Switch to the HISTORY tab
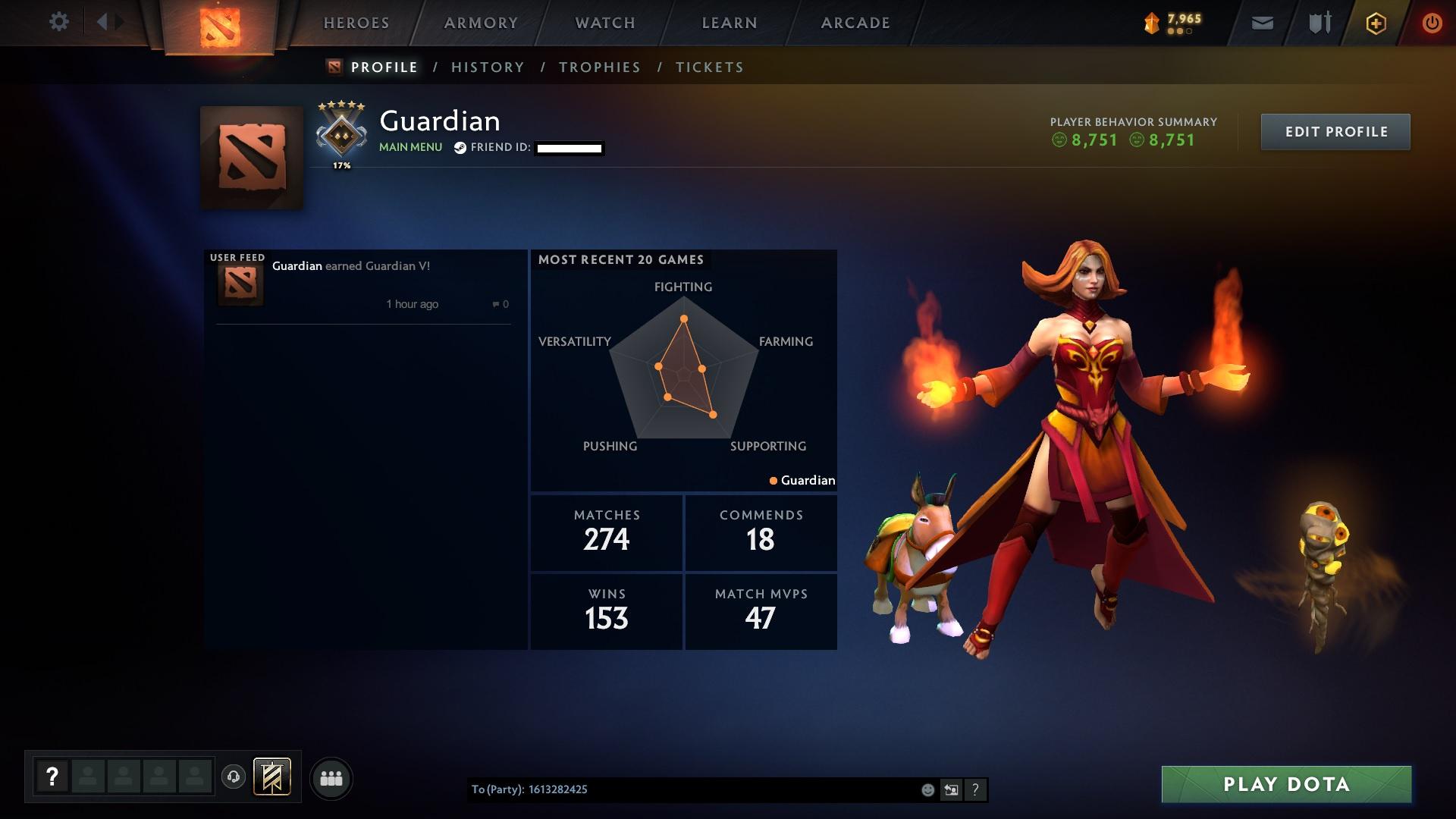Viewport: 1456px width, 819px height. coord(487,67)
